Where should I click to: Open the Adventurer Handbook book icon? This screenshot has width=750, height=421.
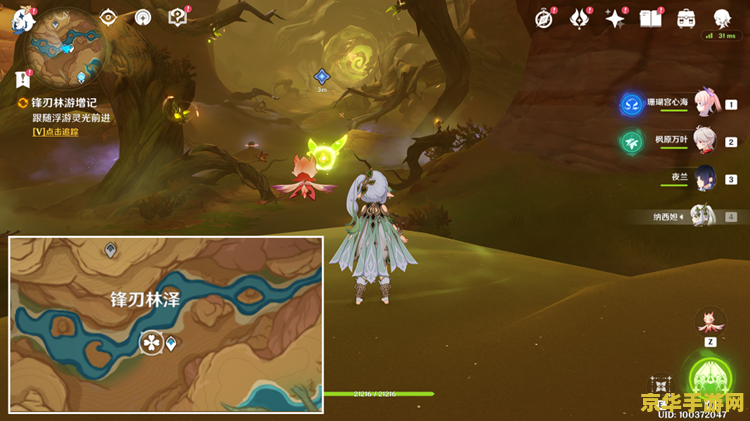(x=651, y=18)
